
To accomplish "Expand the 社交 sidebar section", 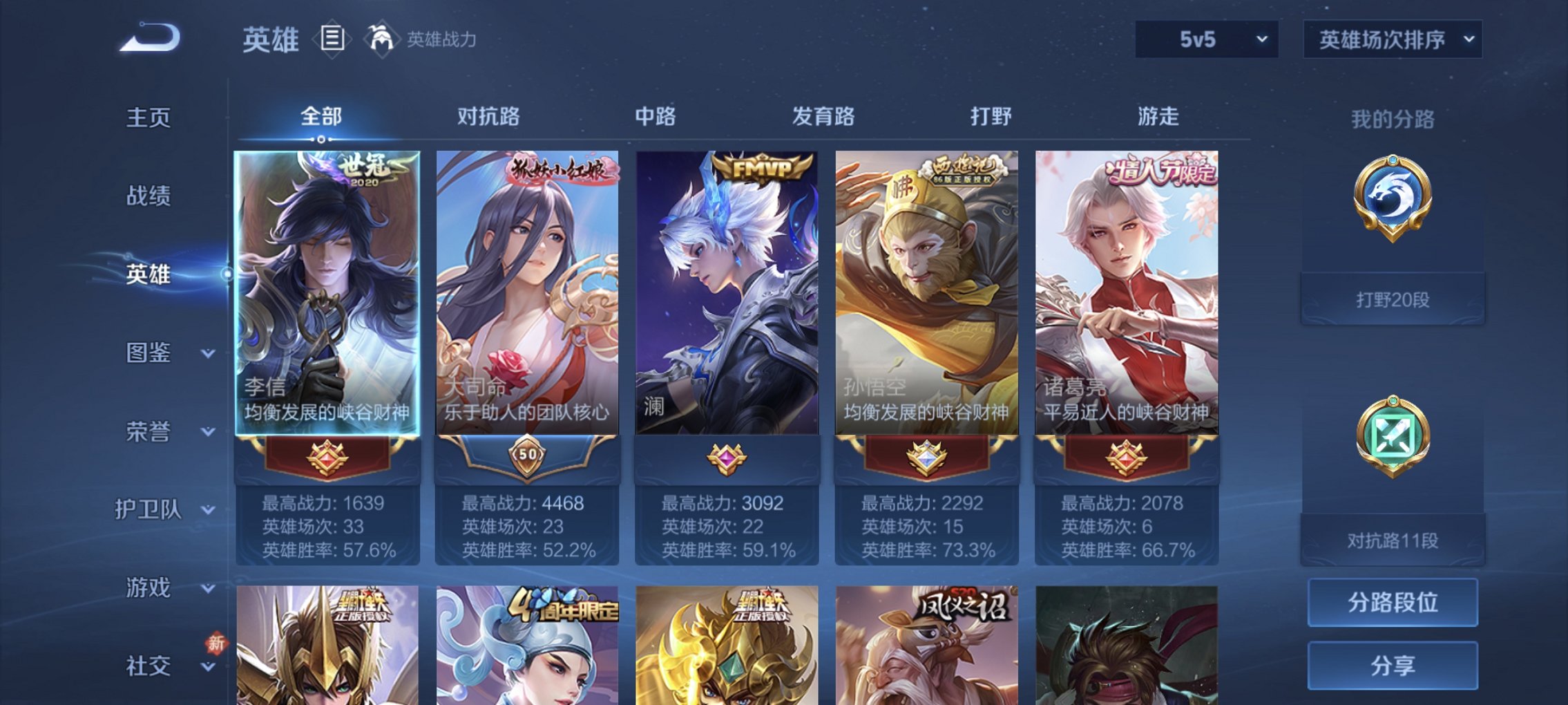I will point(159,666).
